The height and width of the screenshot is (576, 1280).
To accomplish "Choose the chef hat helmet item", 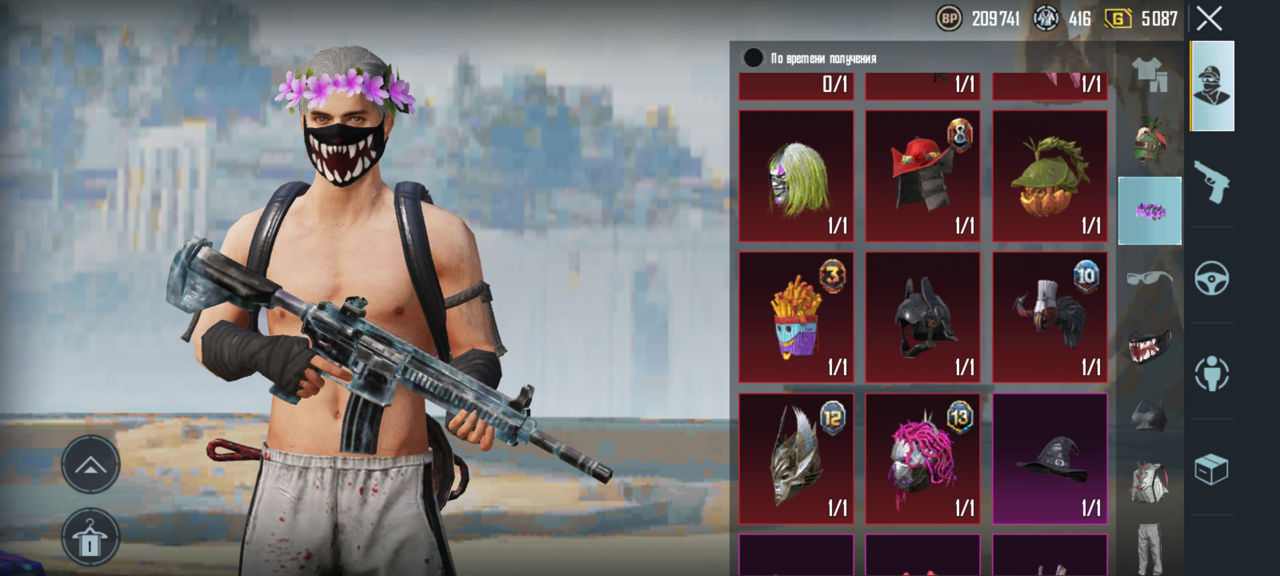I will (1049, 318).
